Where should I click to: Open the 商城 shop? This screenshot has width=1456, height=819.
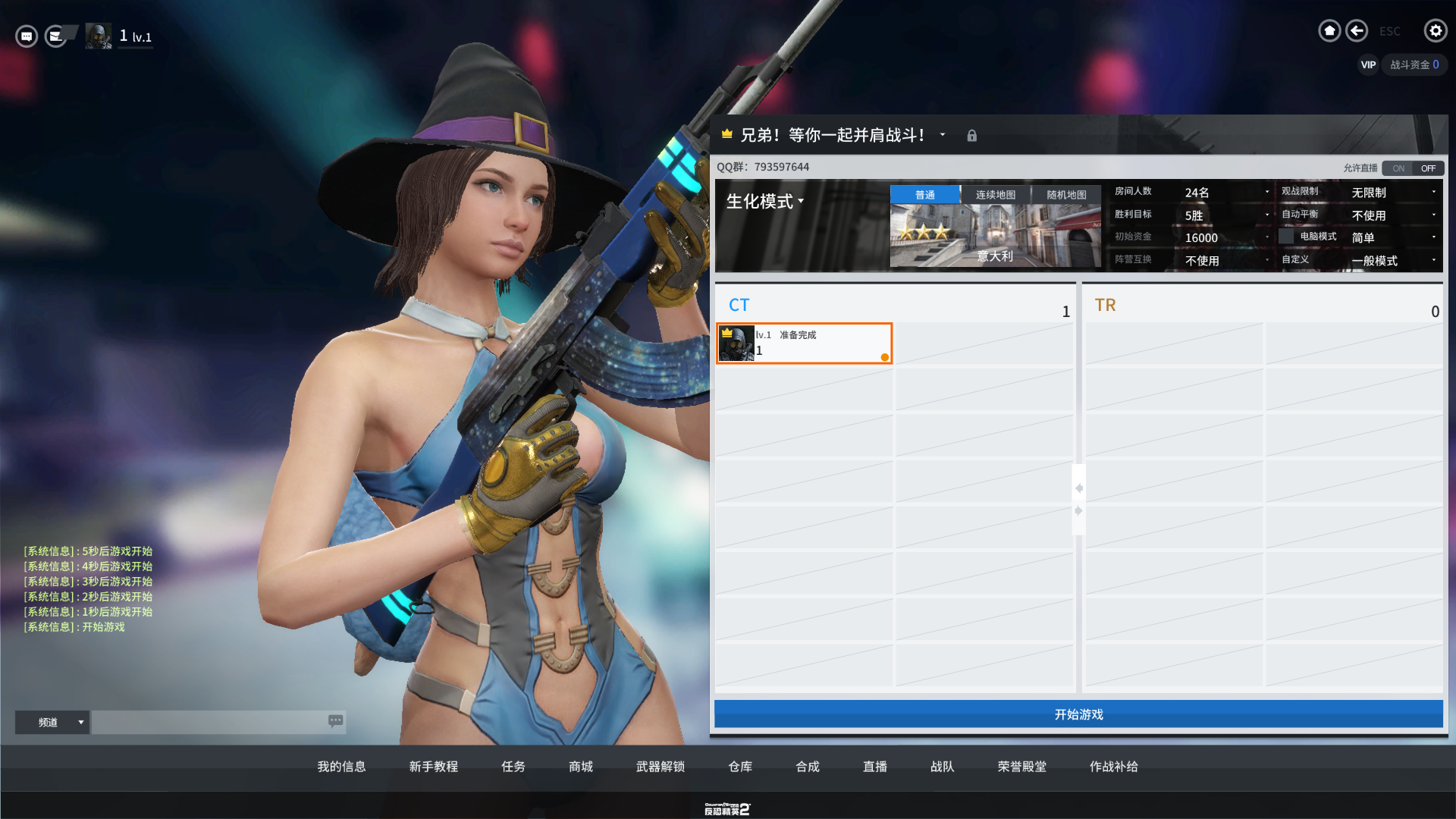tap(581, 767)
